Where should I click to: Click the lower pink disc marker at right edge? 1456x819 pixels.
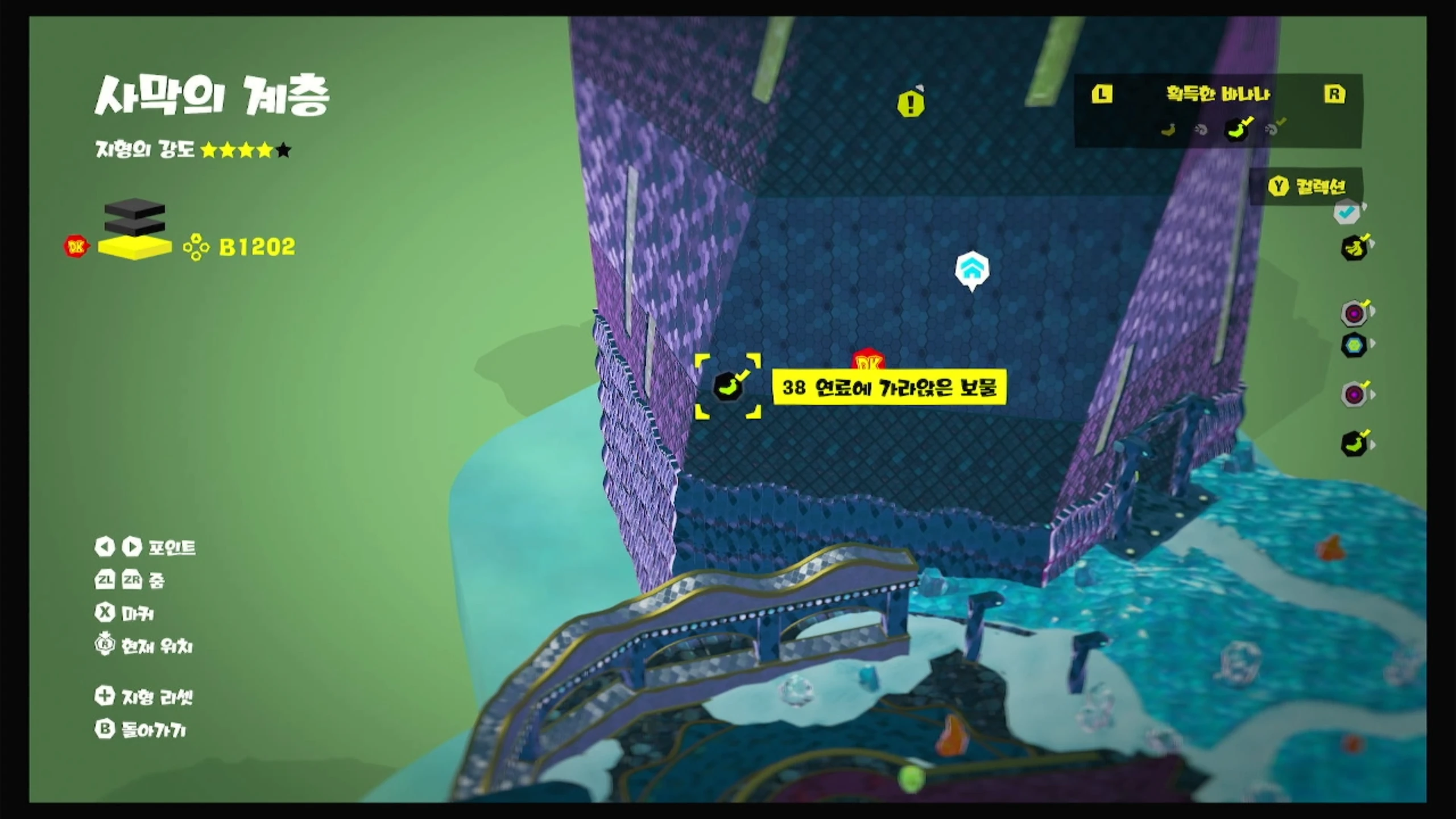pos(1354,394)
